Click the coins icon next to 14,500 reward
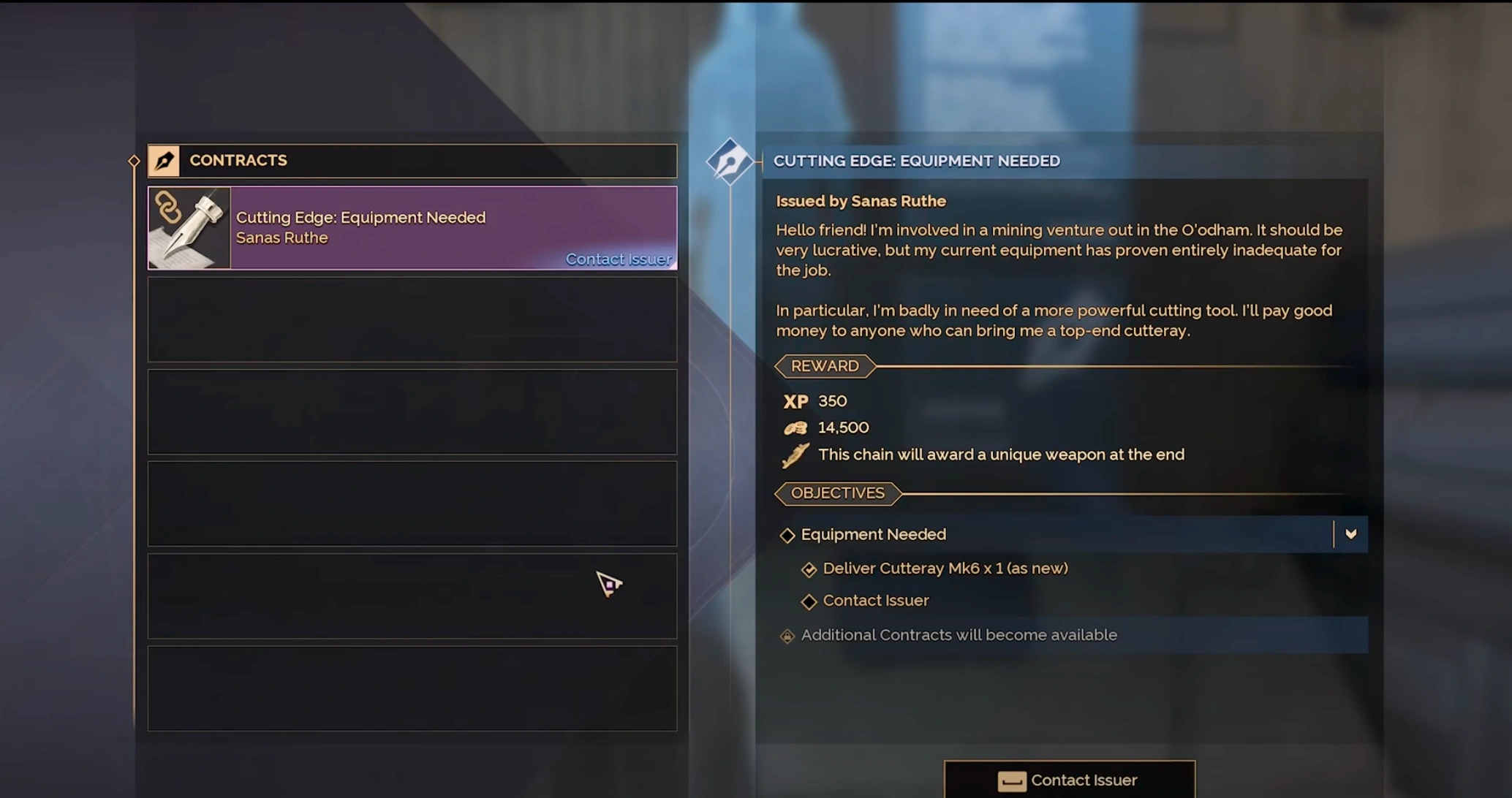The height and width of the screenshot is (798, 1512). 797,427
